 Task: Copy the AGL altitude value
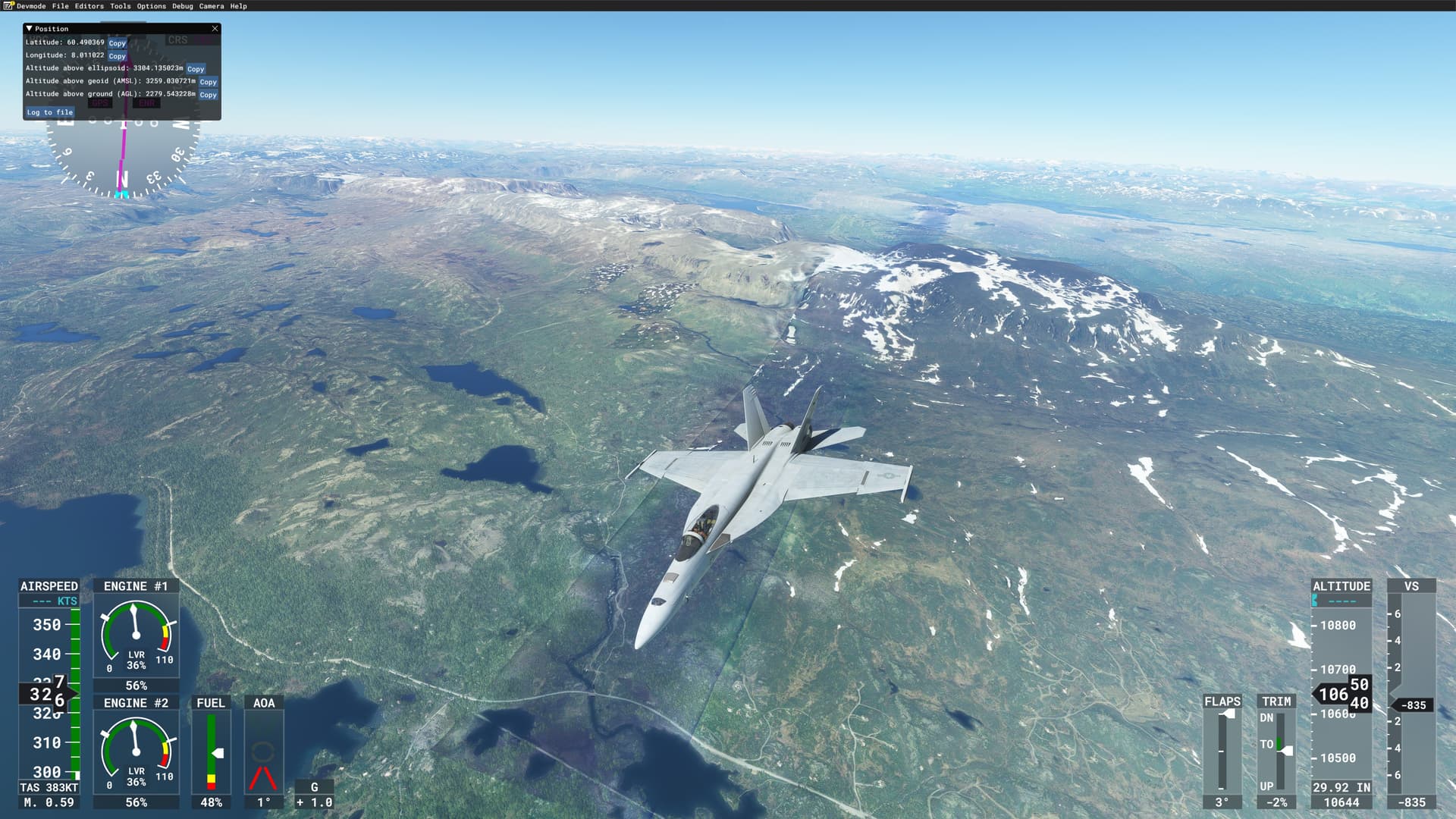click(208, 95)
